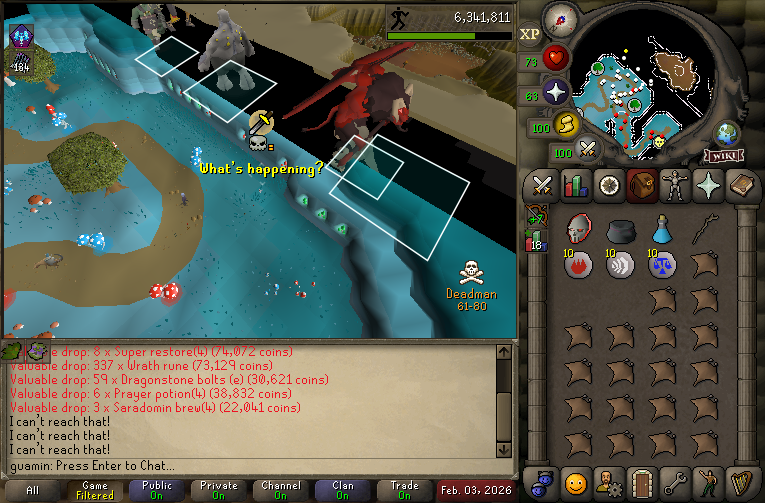
Task: Open the Music Player harp tab
Action: point(740,483)
